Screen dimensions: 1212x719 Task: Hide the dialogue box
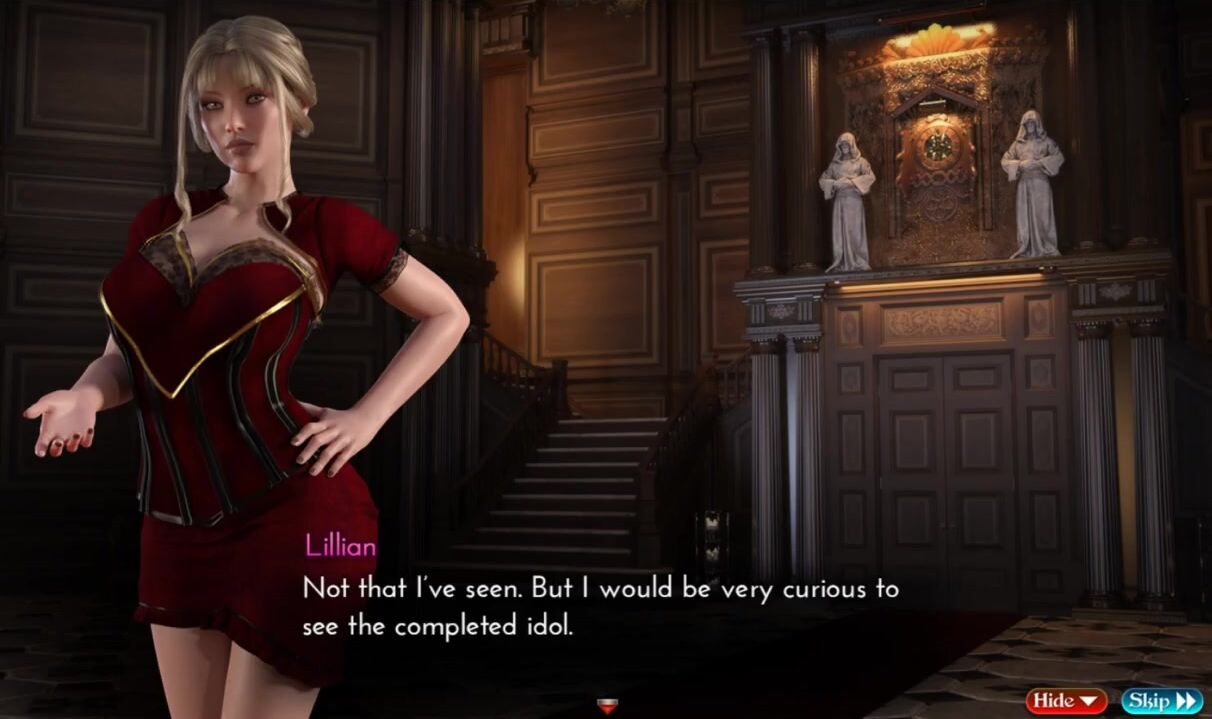(x=1066, y=700)
